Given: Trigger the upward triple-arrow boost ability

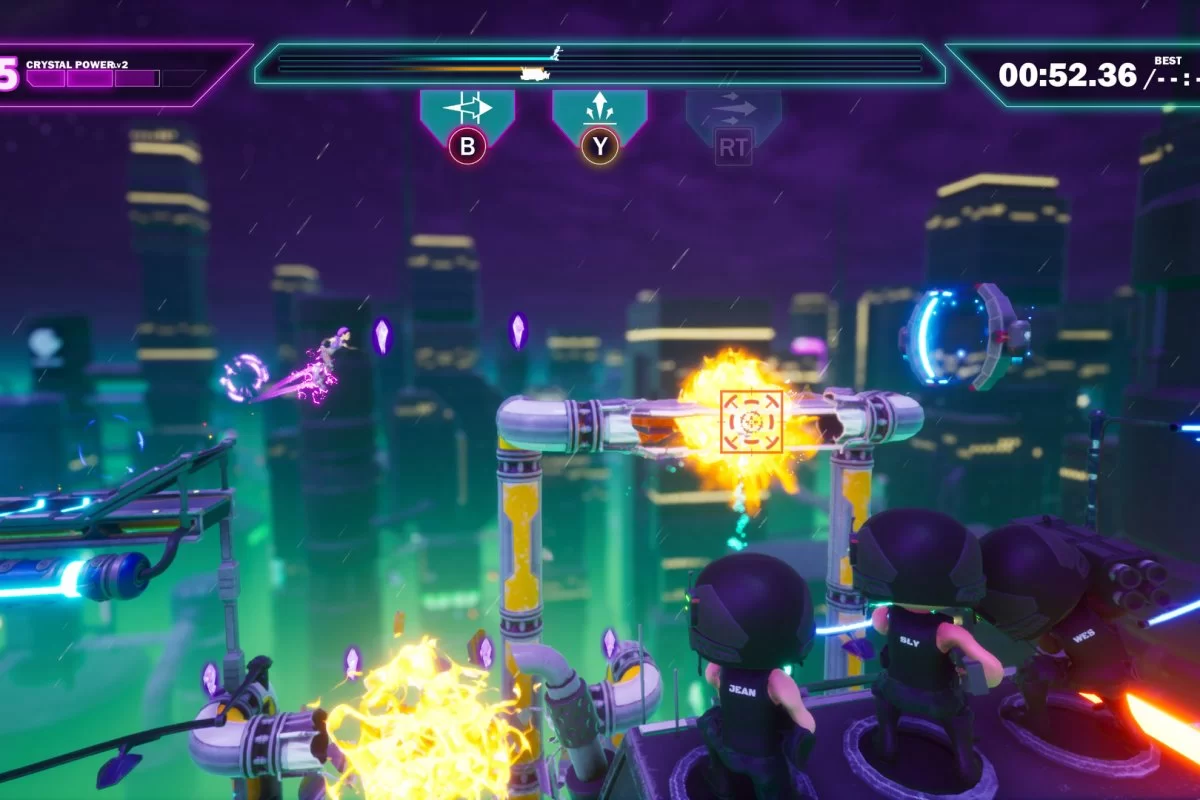Looking at the screenshot, I should point(599,108).
